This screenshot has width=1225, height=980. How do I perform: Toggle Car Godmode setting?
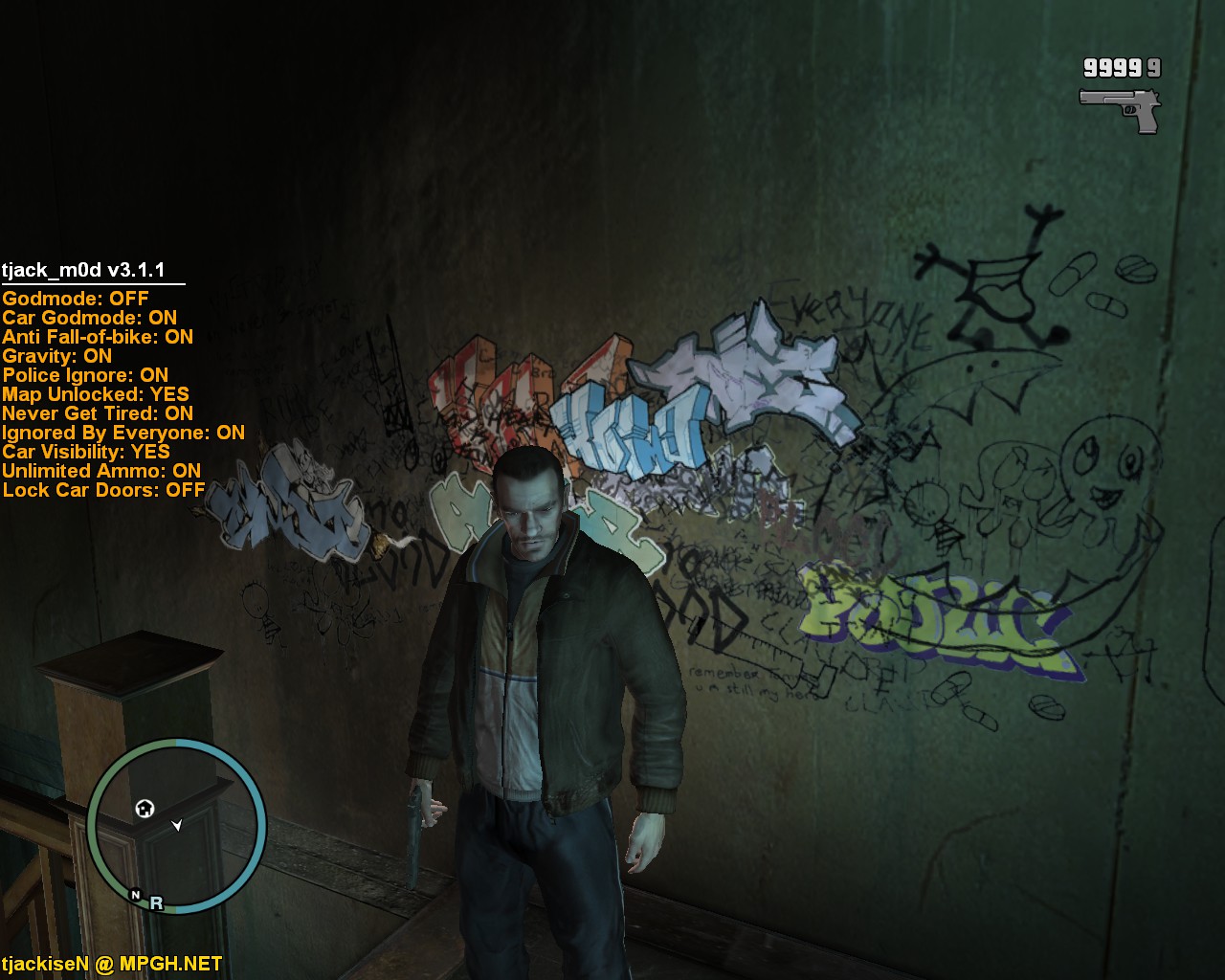89,318
